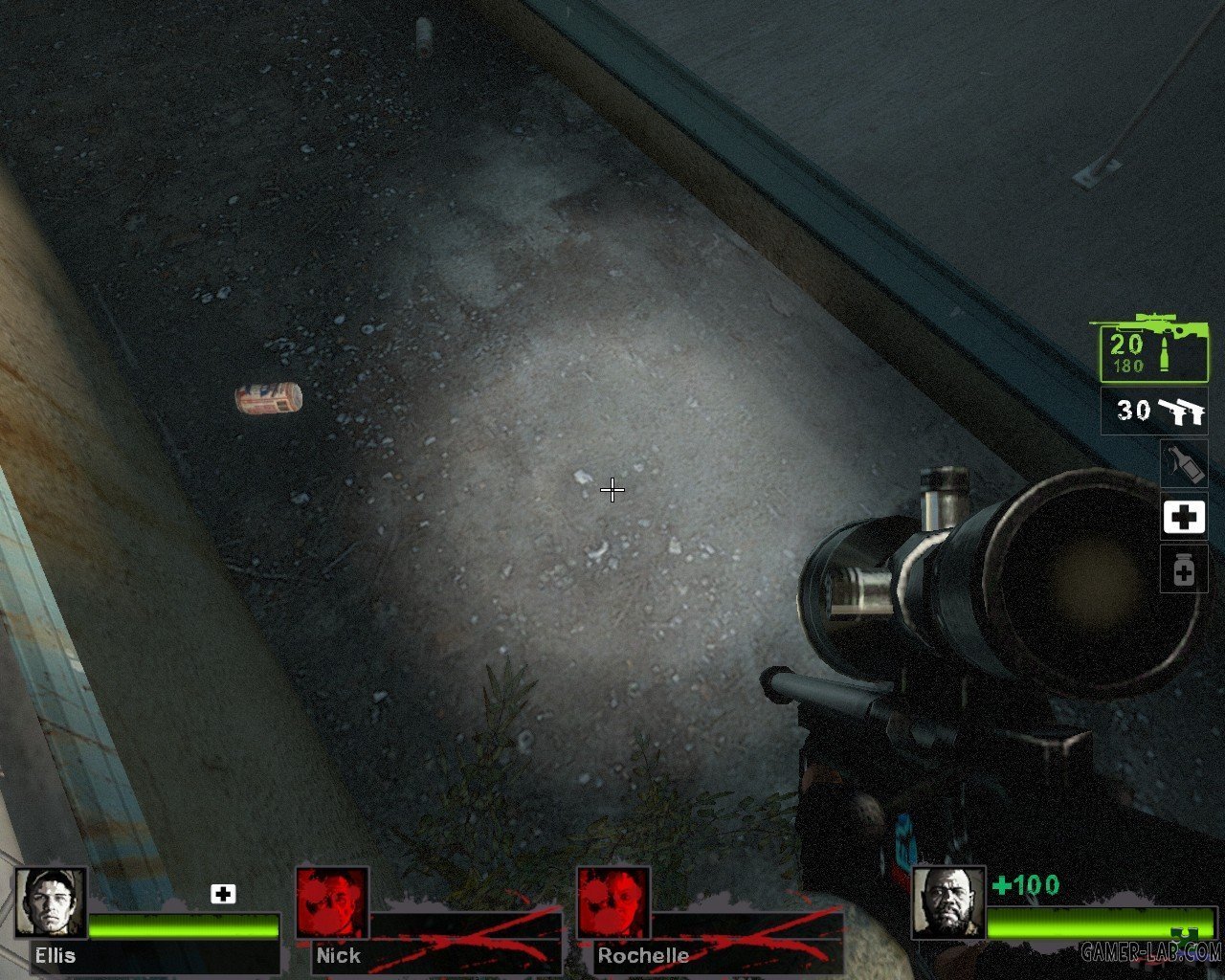Click Ellis's portrait
1225x980 pixels.
click(51, 903)
